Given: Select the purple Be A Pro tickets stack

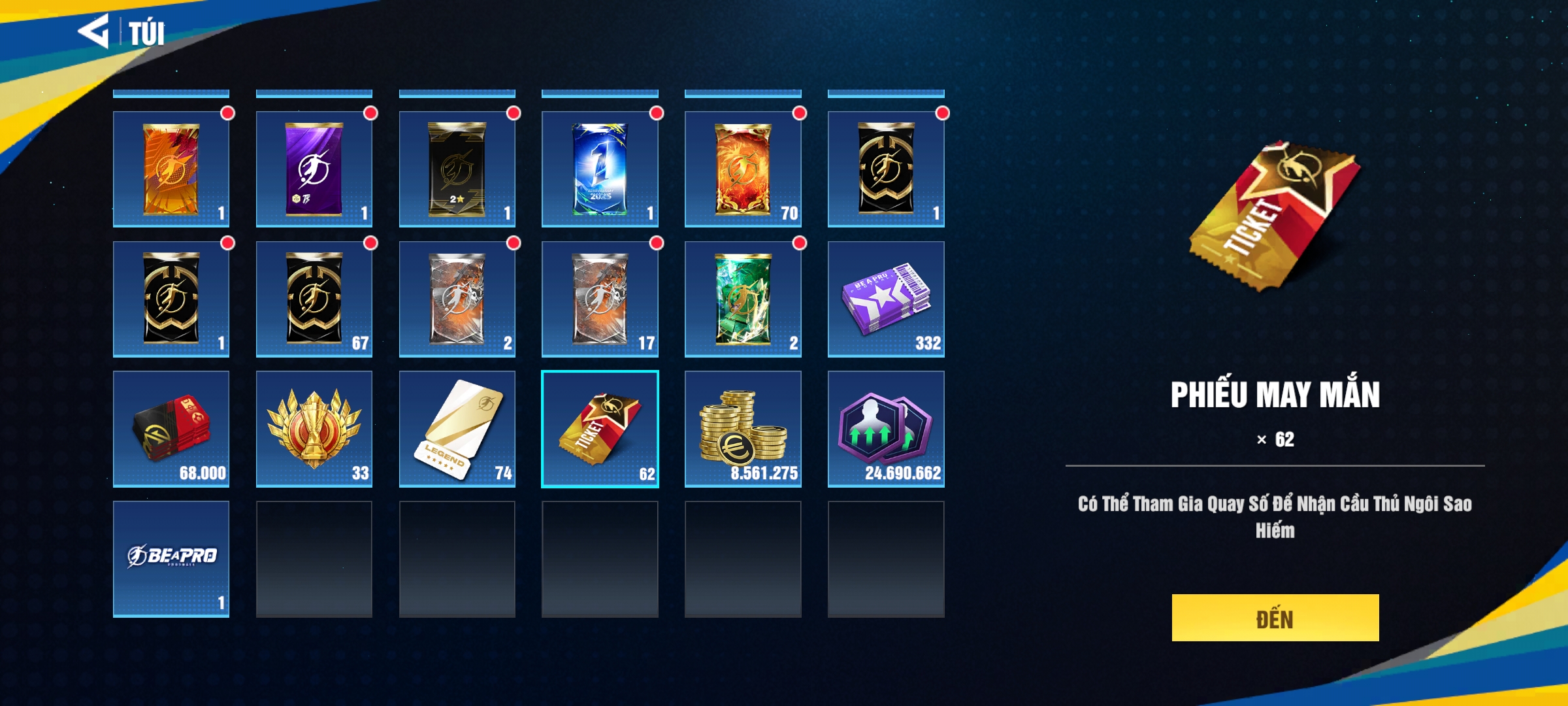Looking at the screenshot, I should pyautogui.click(x=885, y=299).
